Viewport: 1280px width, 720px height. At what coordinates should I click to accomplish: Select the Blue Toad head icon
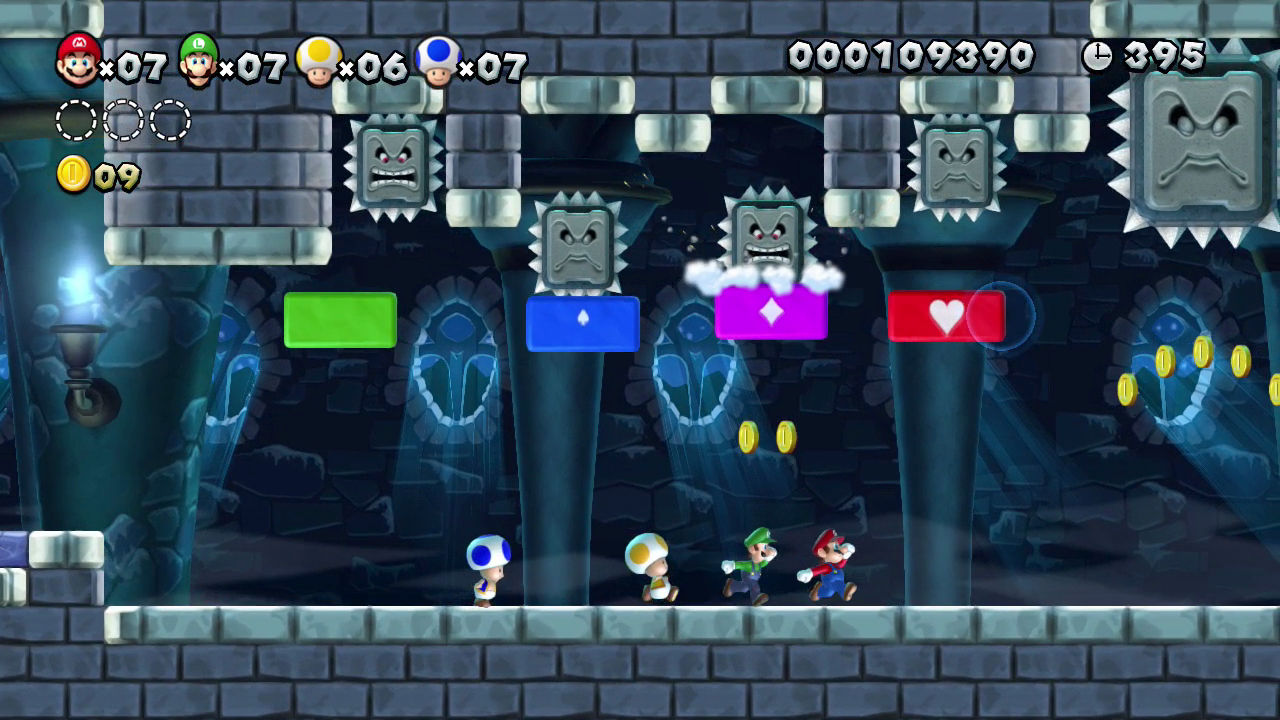(x=438, y=62)
